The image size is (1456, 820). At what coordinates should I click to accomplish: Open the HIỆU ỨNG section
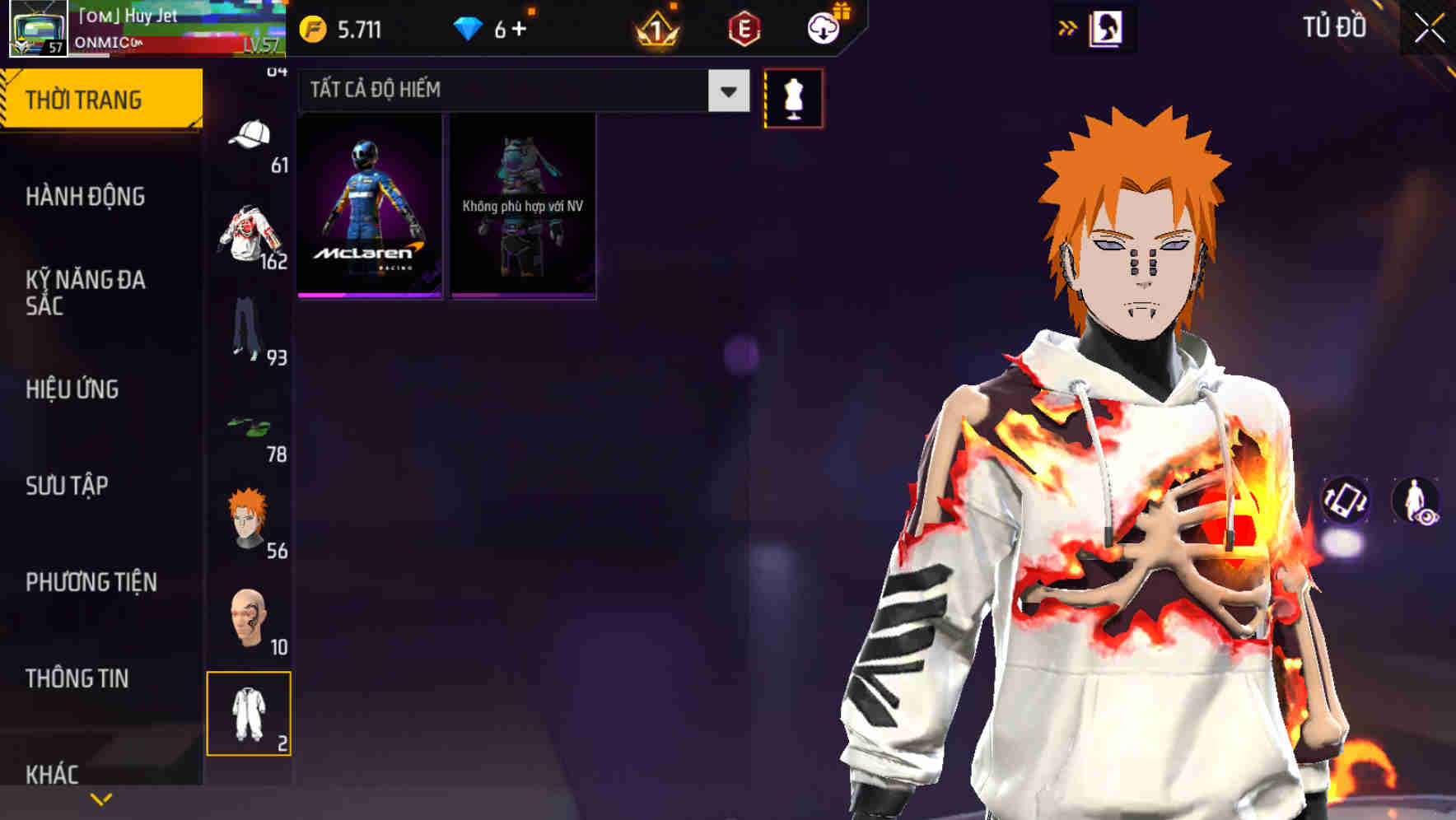coord(72,389)
